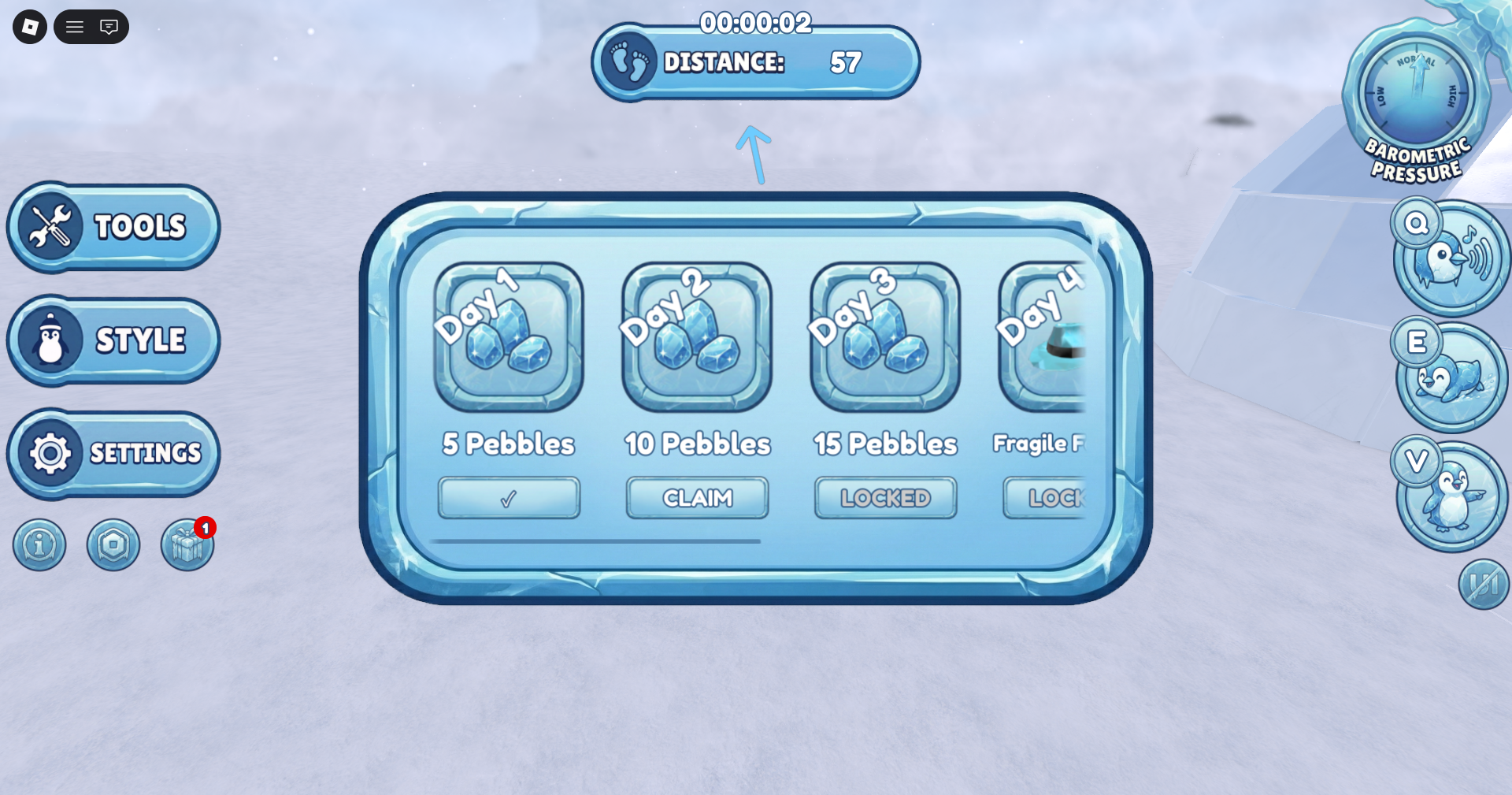The width and height of the screenshot is (1512, 795).
Task: Open the Roblox chat bubble icon
Action: coord(109,26)
